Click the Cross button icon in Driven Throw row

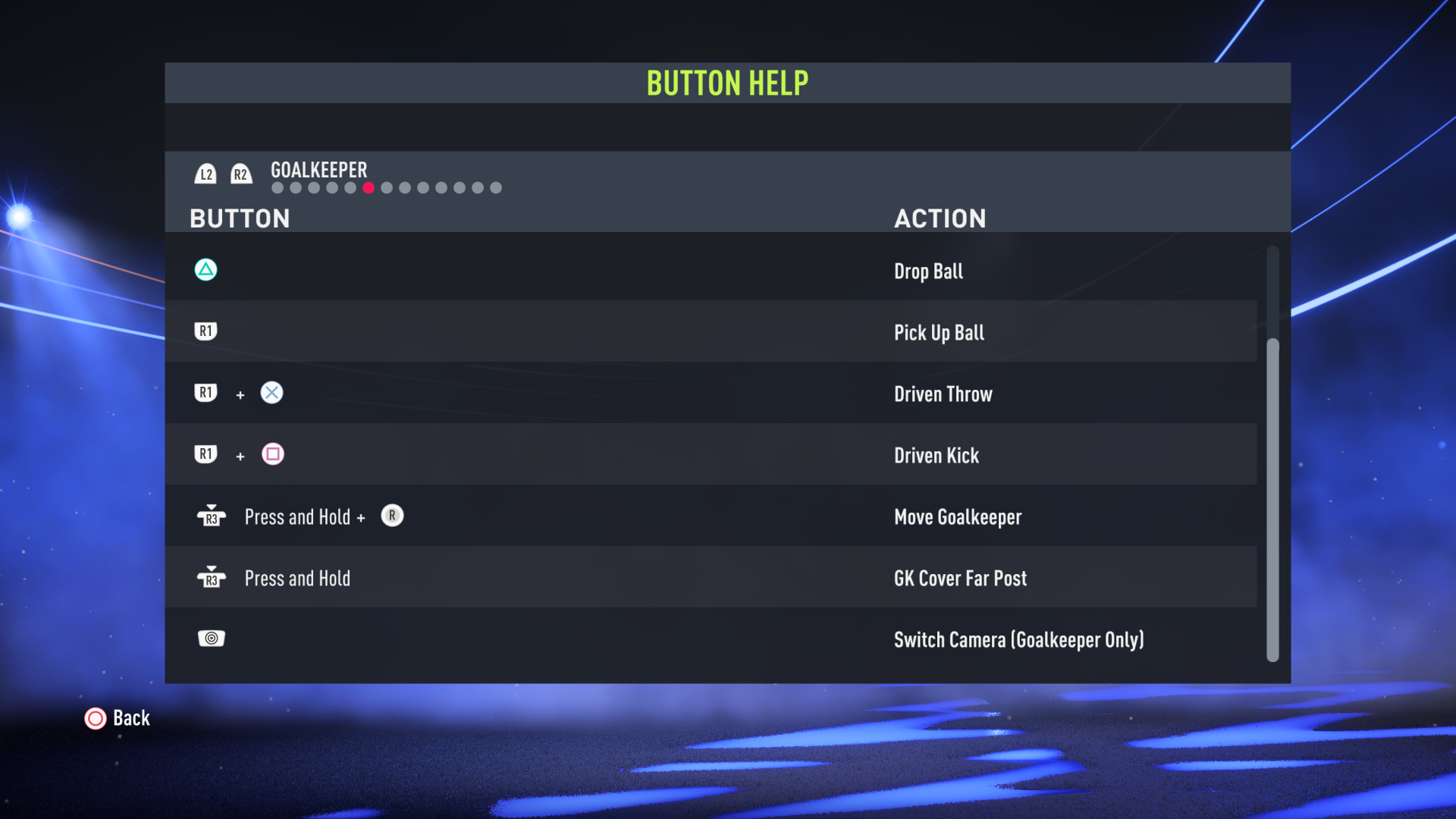pyautogui.click(x=272, y=393)
